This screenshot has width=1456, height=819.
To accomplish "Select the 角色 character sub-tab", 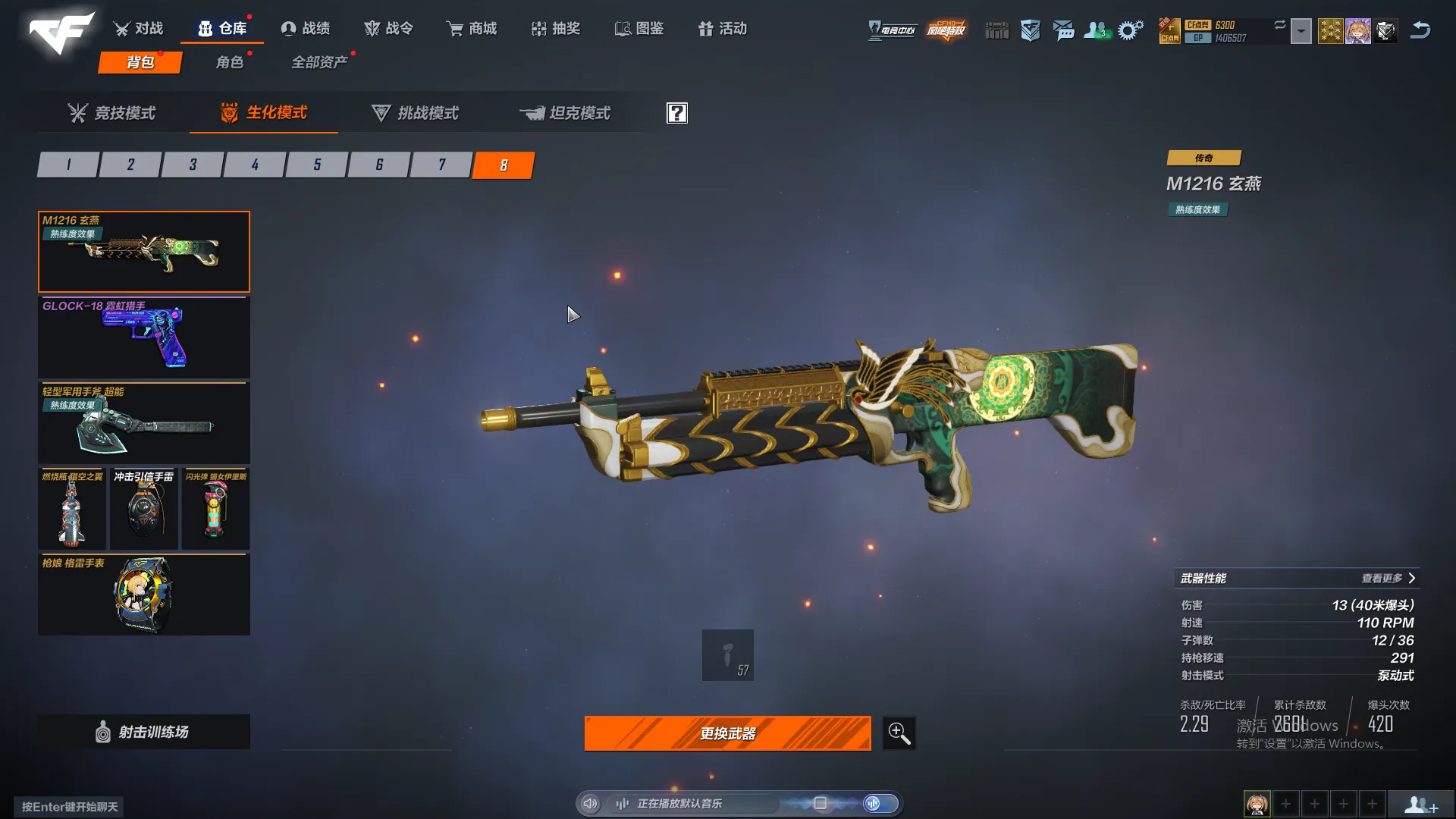I will (x=230, y=62).
